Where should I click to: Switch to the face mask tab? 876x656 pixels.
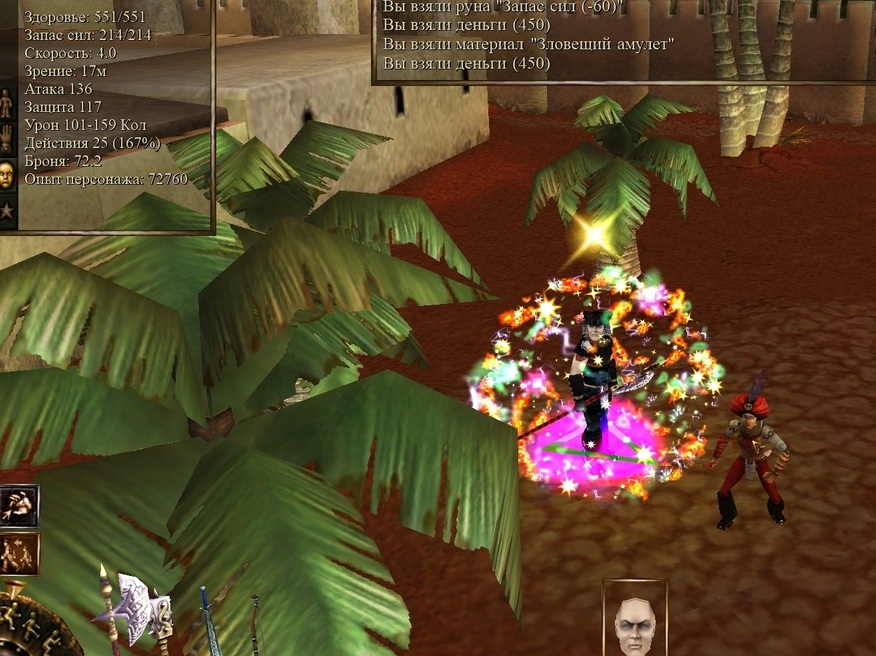coord(8,174)
